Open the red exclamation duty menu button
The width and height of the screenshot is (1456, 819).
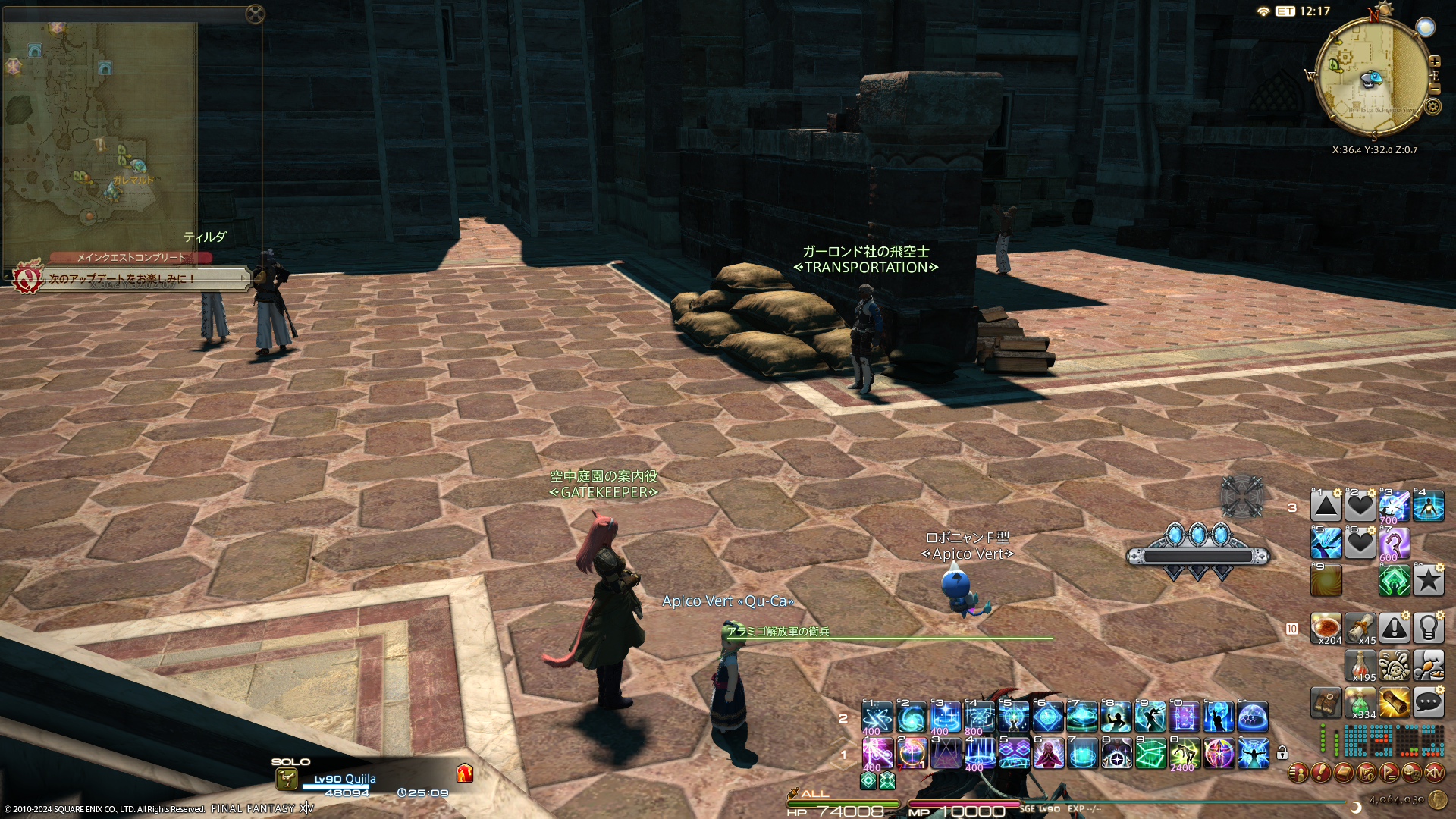tap(1321, 773)
